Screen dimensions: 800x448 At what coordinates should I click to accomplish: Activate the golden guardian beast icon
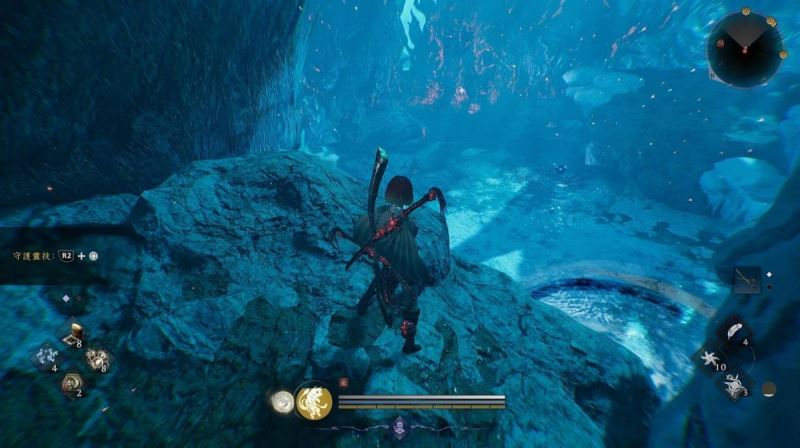click(x=313, y=402)
